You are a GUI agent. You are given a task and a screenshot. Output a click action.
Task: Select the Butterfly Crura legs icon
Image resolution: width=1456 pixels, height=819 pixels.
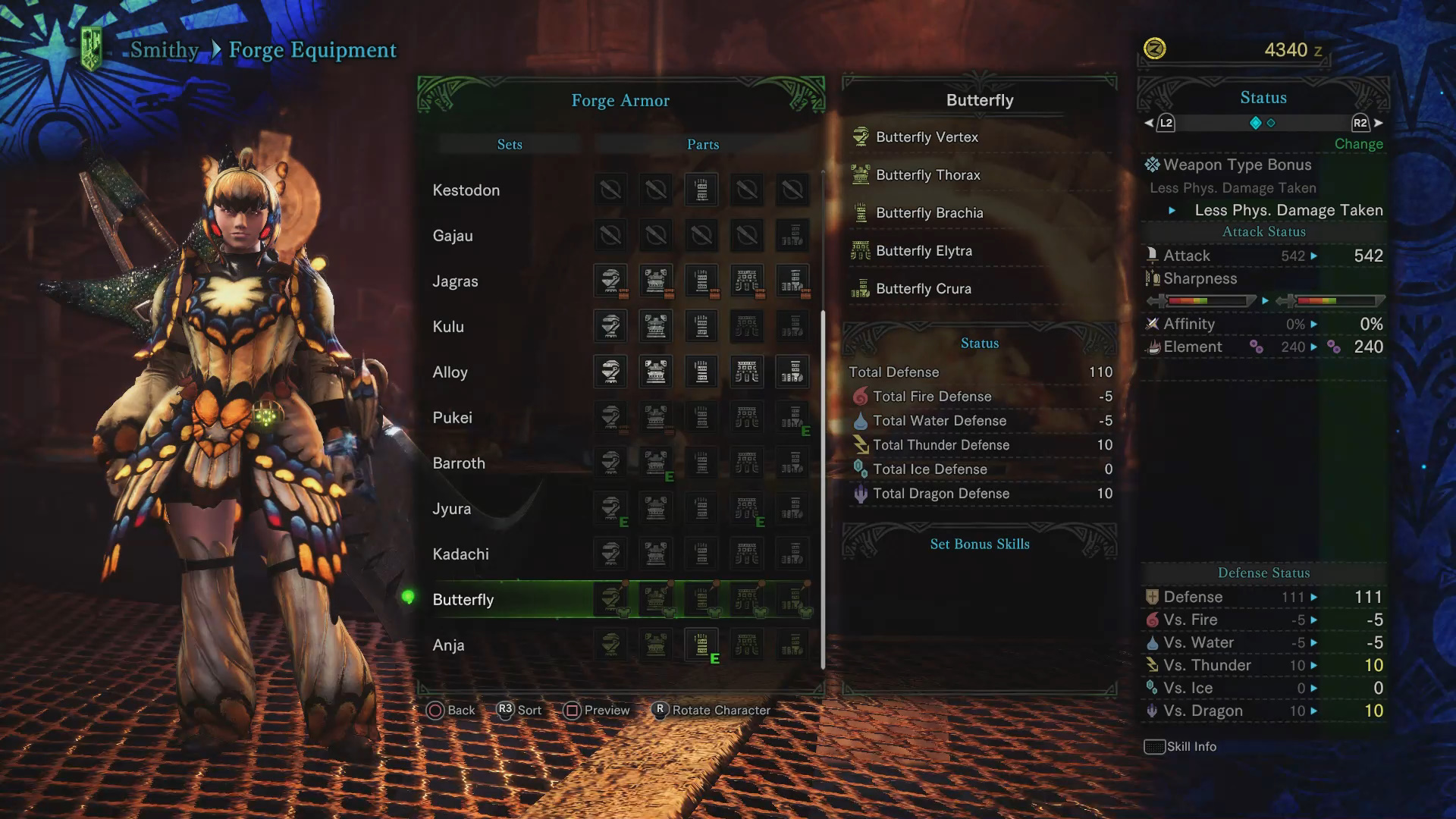(x=861, y=288)
